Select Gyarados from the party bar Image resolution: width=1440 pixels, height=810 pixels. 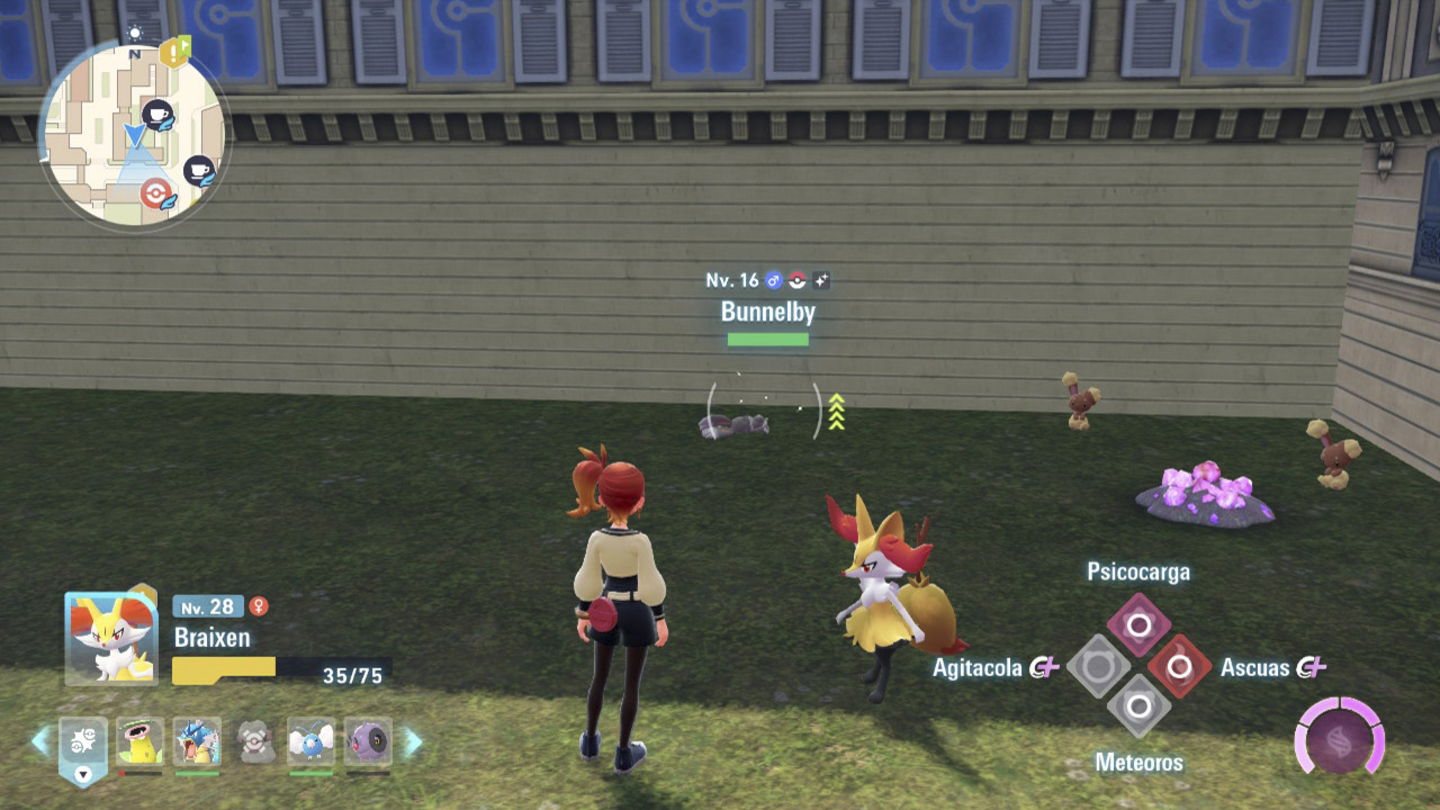197,741
